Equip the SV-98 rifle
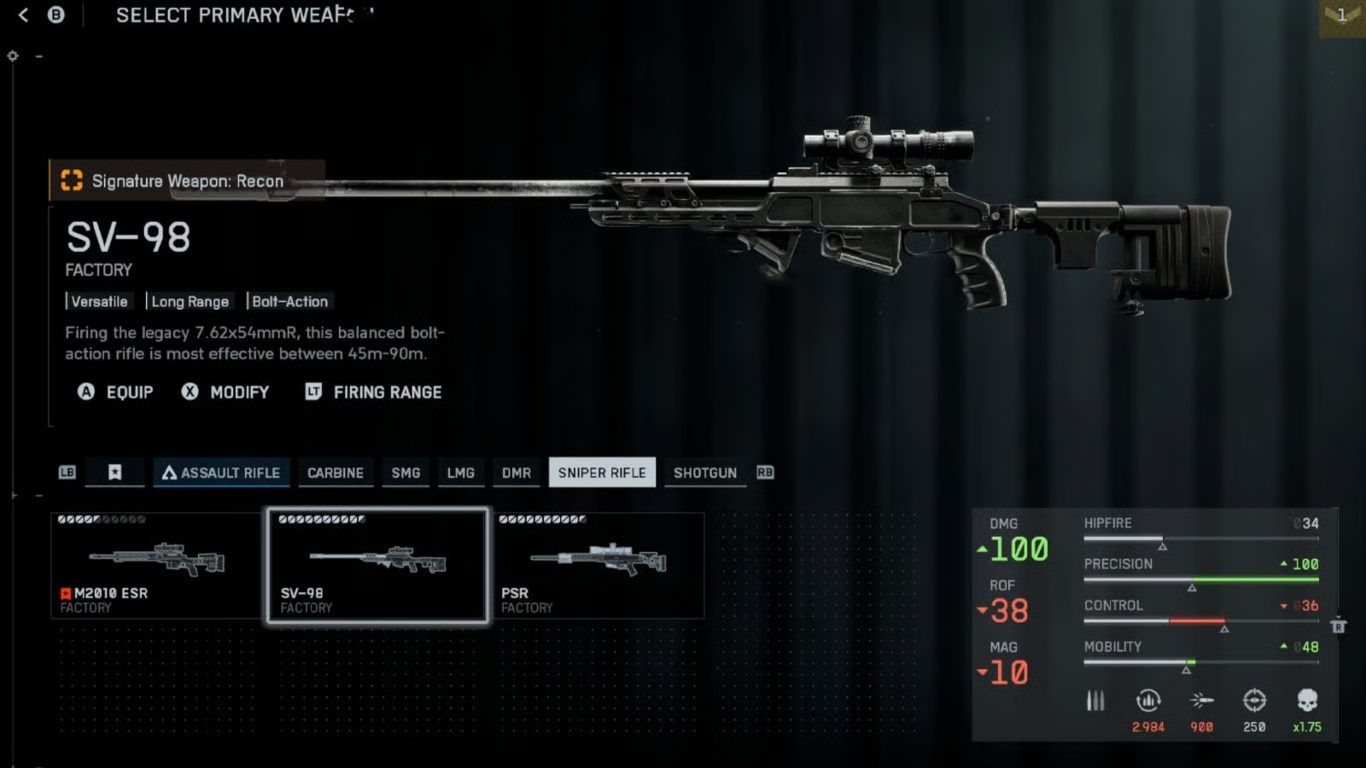The image size is (1366, 768). click(x=116, y=392)
